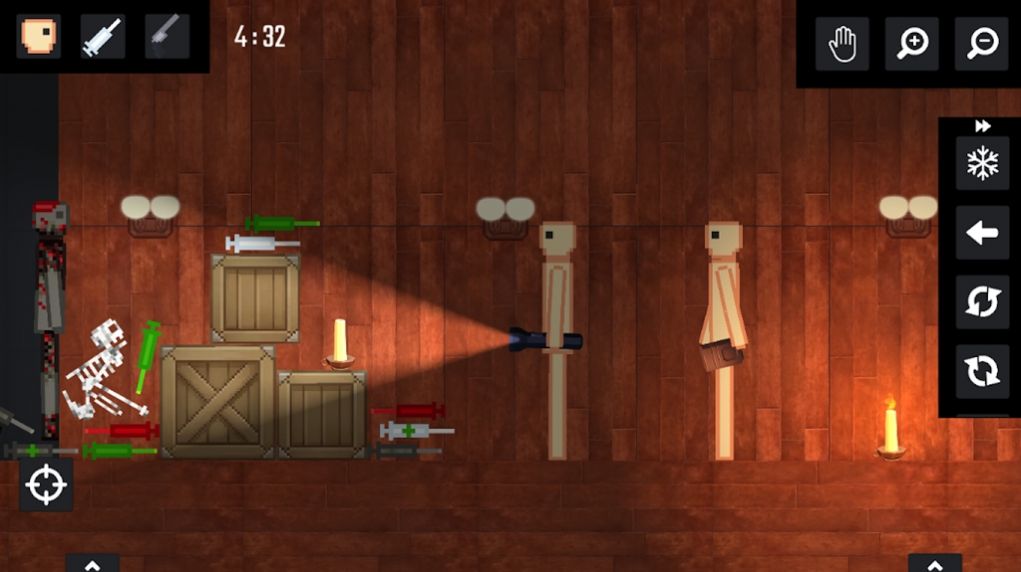Screen dimensions: 1021x572
Task: Activate the hand pan tool
Action: 842,43
